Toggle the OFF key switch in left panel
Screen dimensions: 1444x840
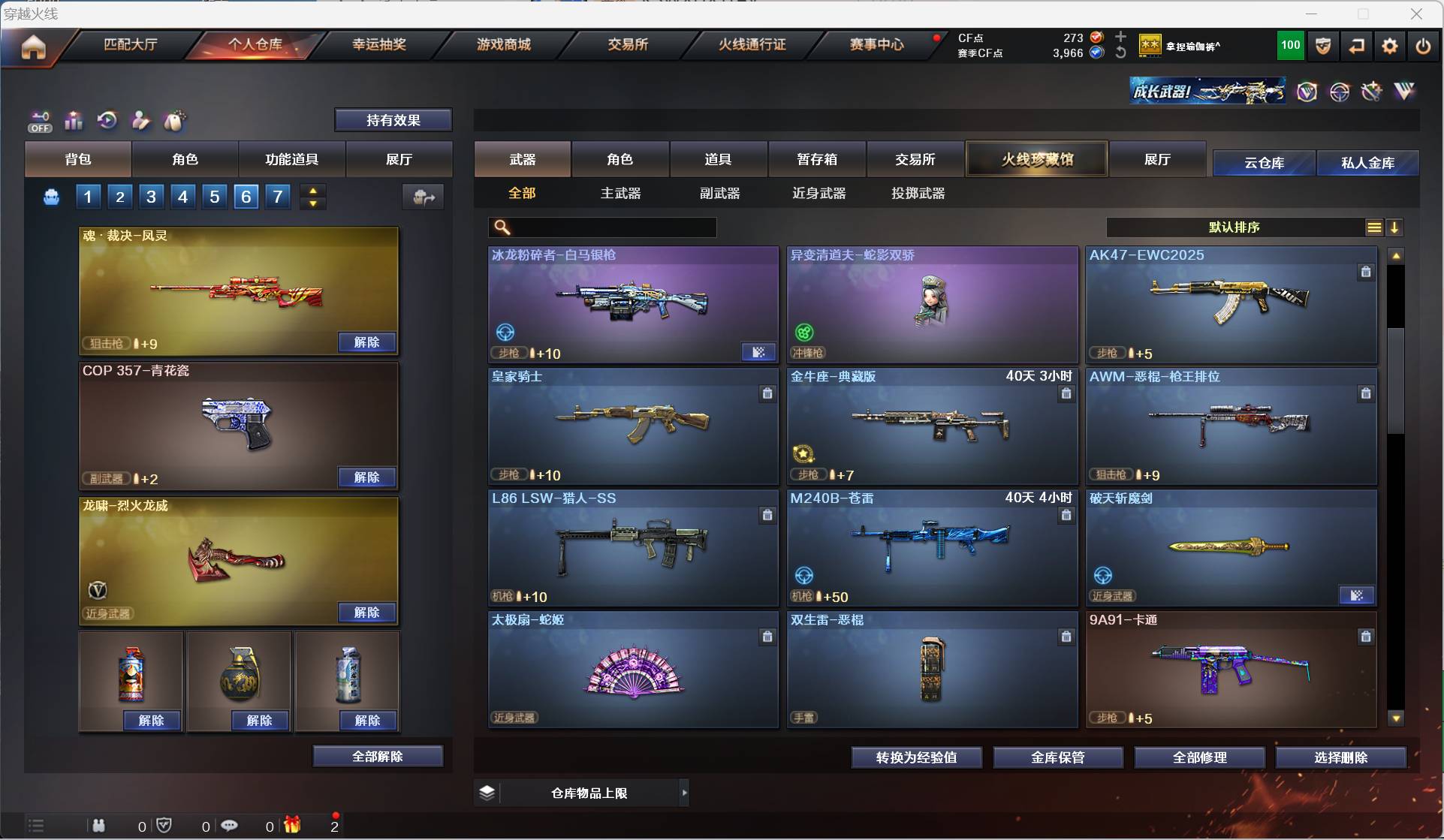pos(39,121)
